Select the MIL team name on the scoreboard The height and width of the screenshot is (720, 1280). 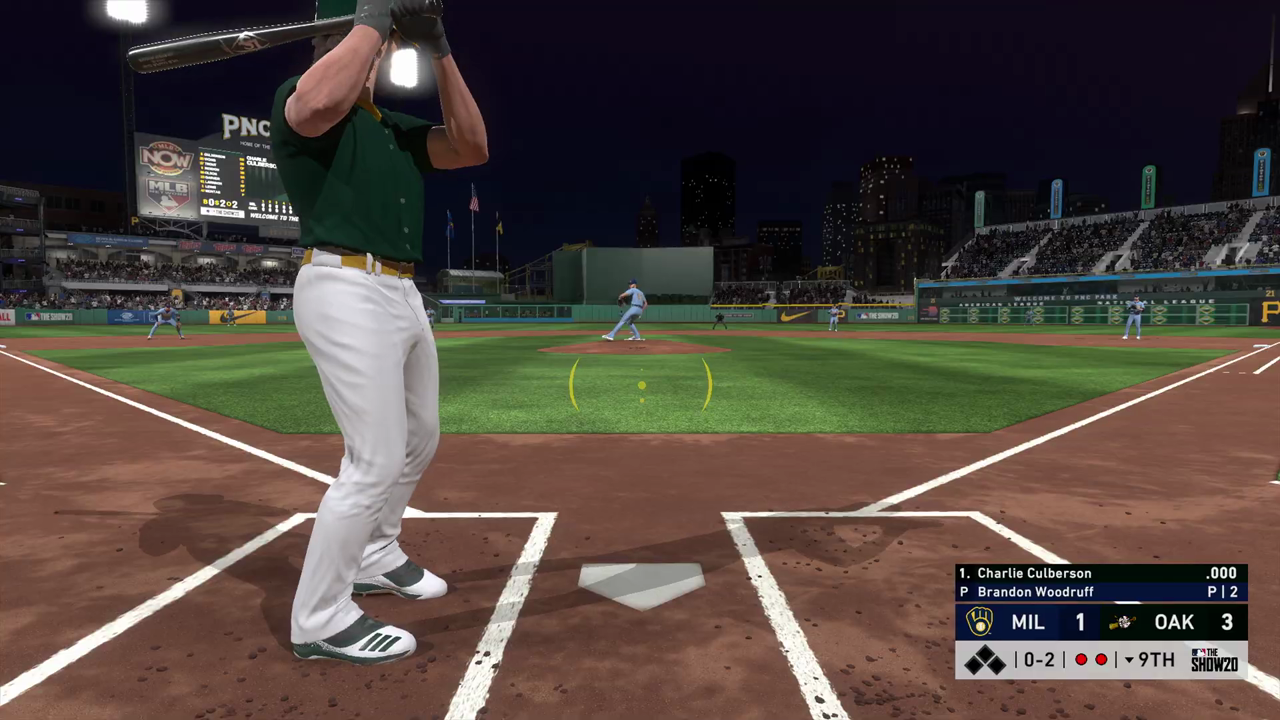pos(1027,621)
